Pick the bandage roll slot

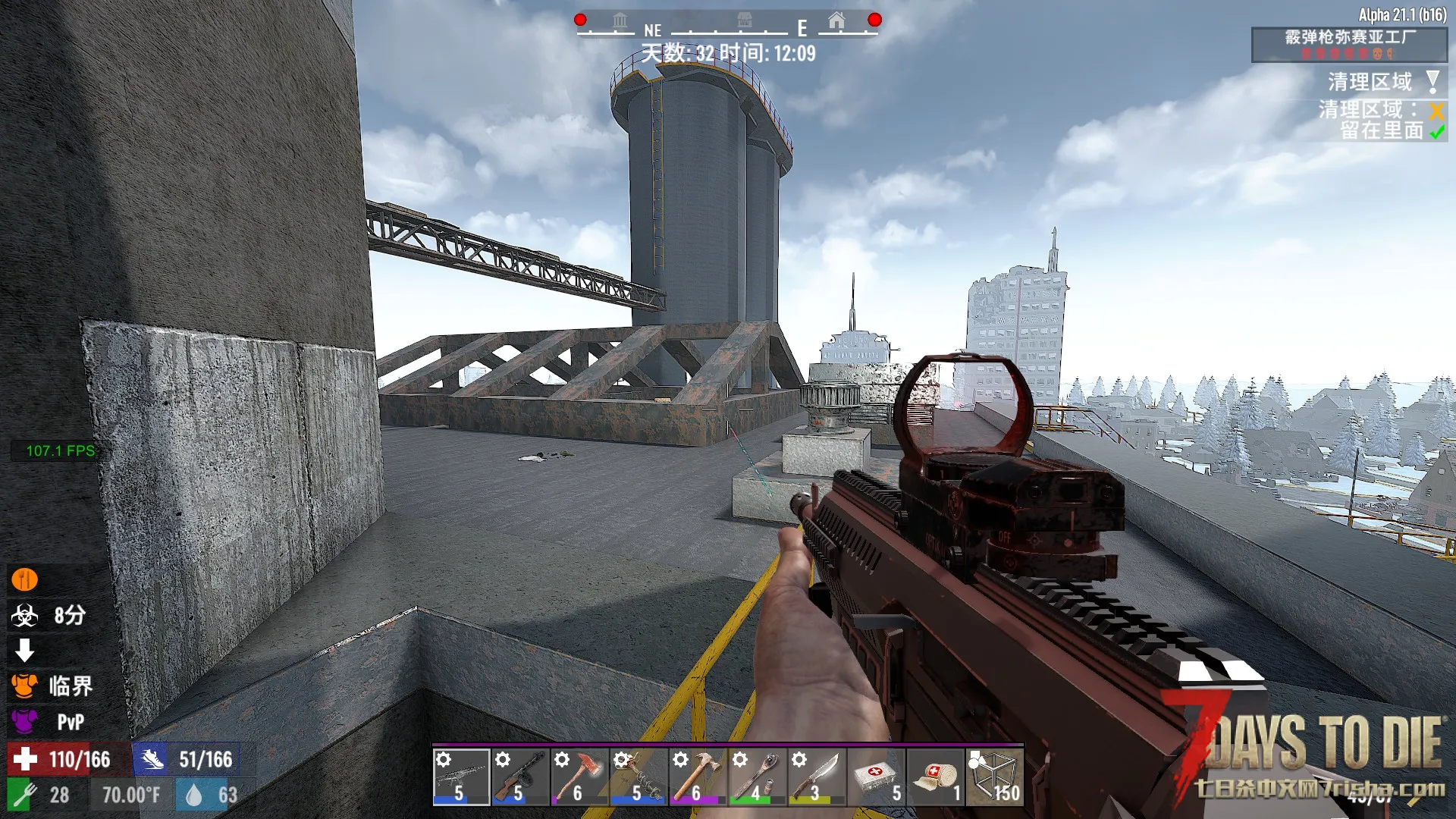934,777
